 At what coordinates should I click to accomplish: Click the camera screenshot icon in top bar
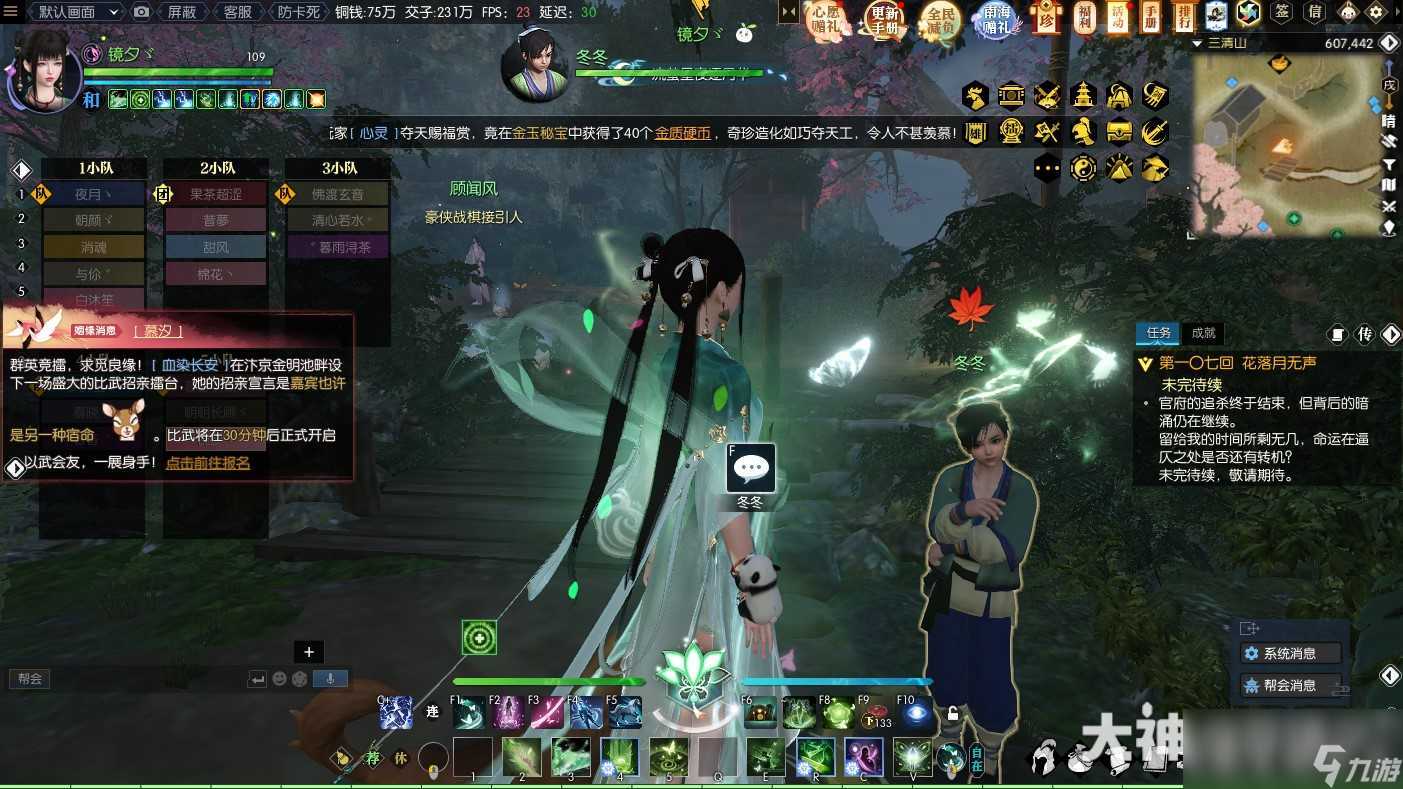tap(141, 12)
